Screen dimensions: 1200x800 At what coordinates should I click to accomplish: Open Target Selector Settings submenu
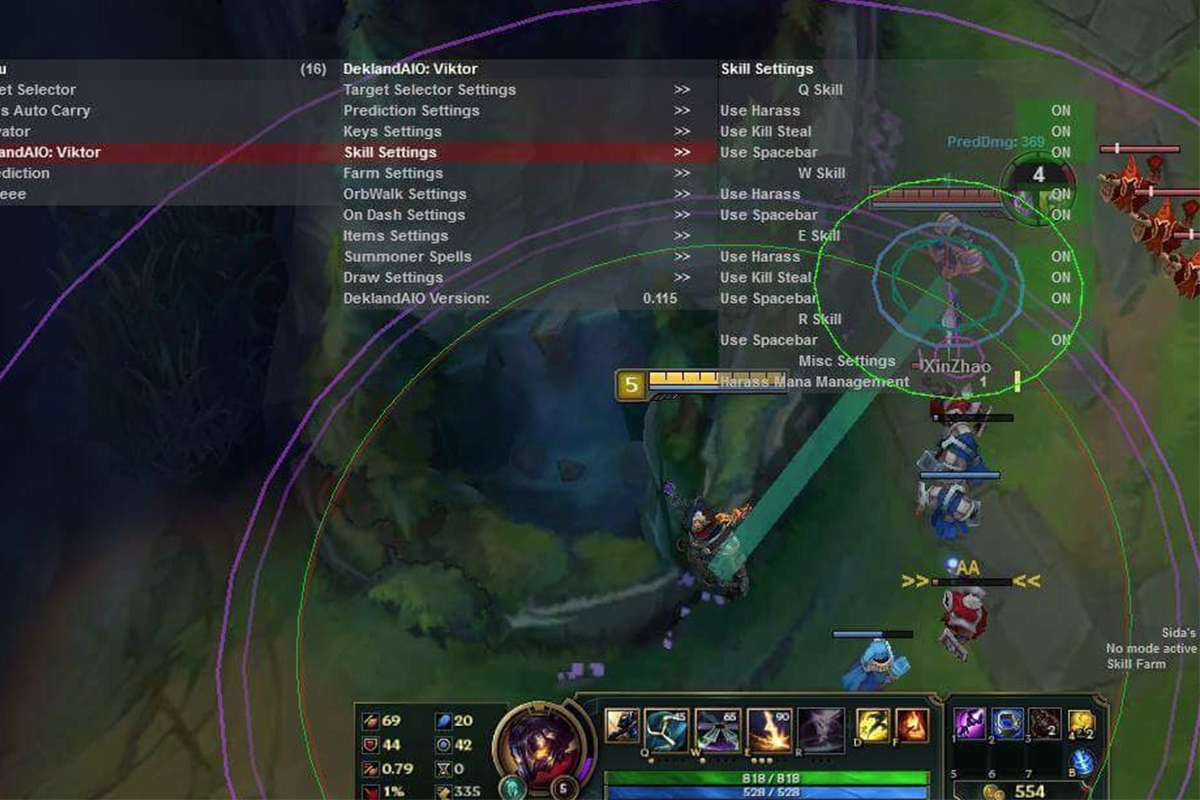point(430,90)
